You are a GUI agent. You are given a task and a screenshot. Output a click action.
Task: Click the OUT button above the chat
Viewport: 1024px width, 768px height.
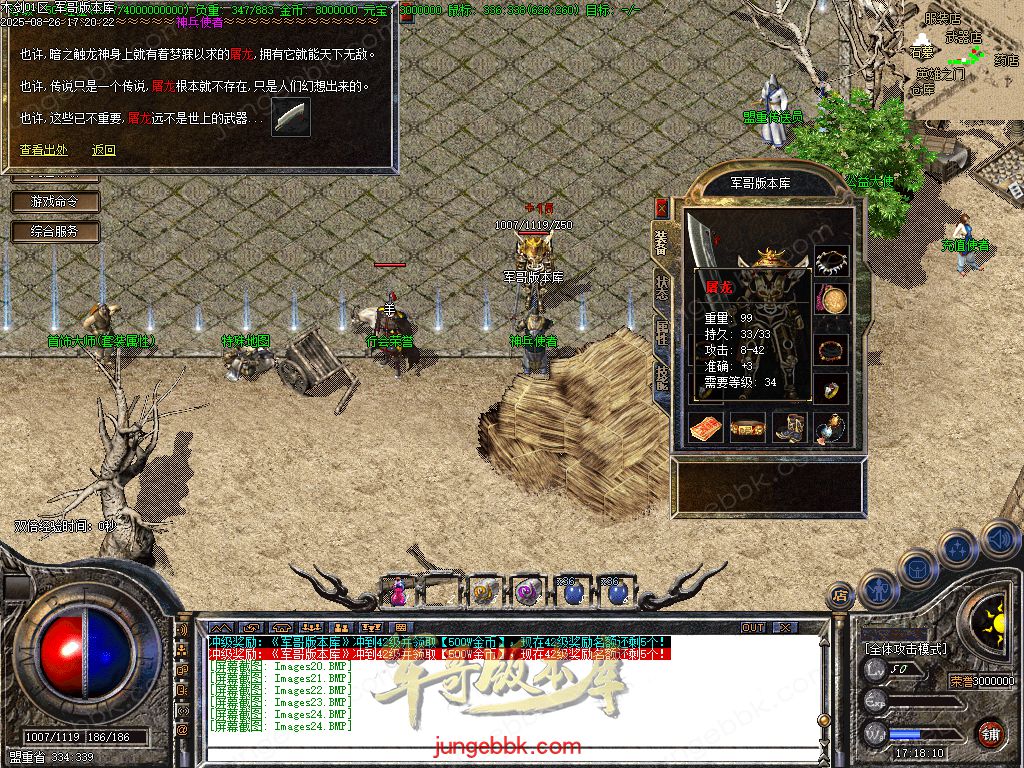click(x=753, y=627)
